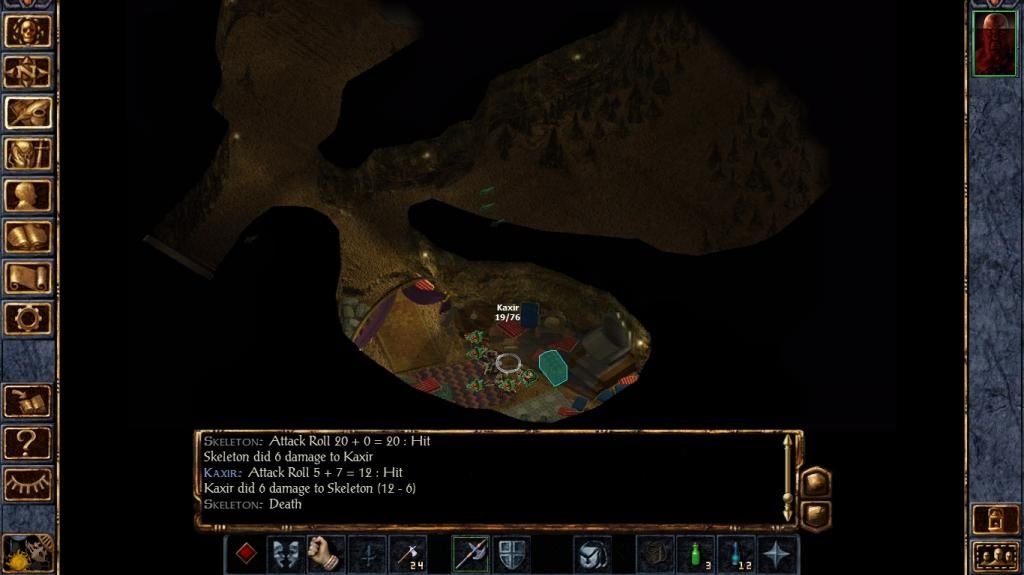This screenshot has height=575, width=1024.
Task: Open the mage spellbook button
Action: (x=28, y=237)
